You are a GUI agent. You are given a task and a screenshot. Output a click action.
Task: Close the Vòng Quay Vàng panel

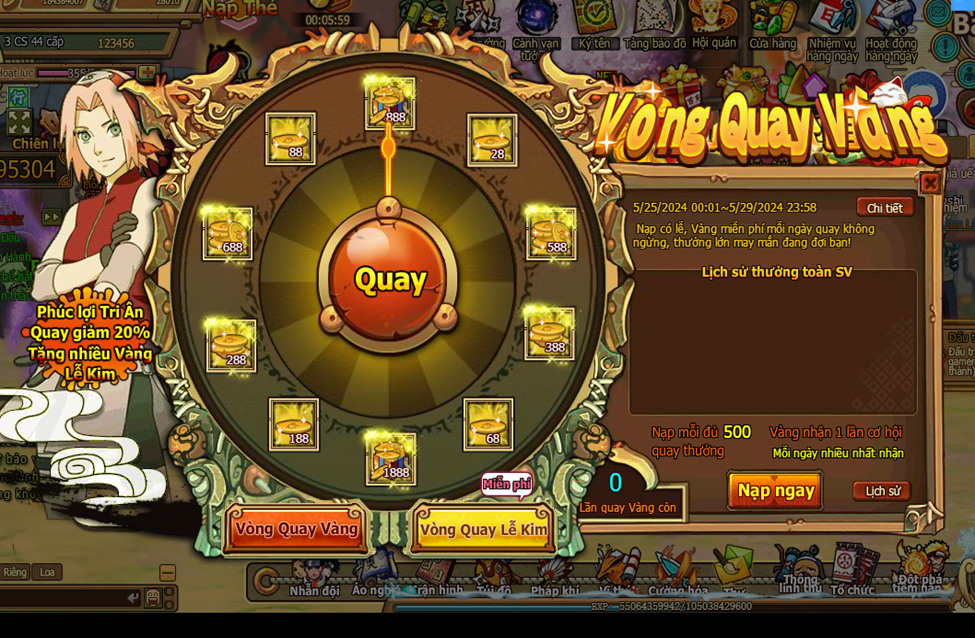click(929, 183)
